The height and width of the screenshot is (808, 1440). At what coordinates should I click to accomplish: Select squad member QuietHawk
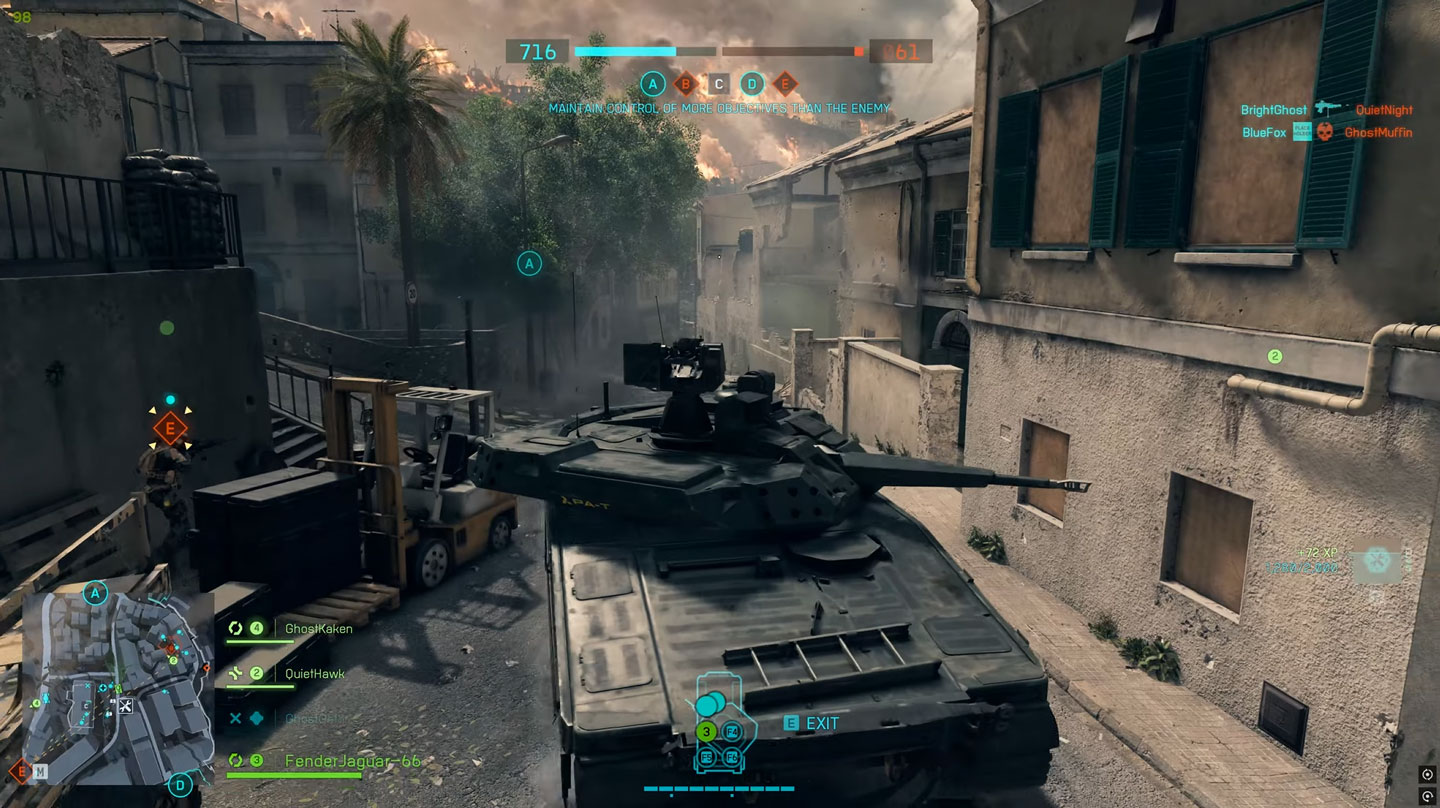pyautogui.click(x=314, y=674)
